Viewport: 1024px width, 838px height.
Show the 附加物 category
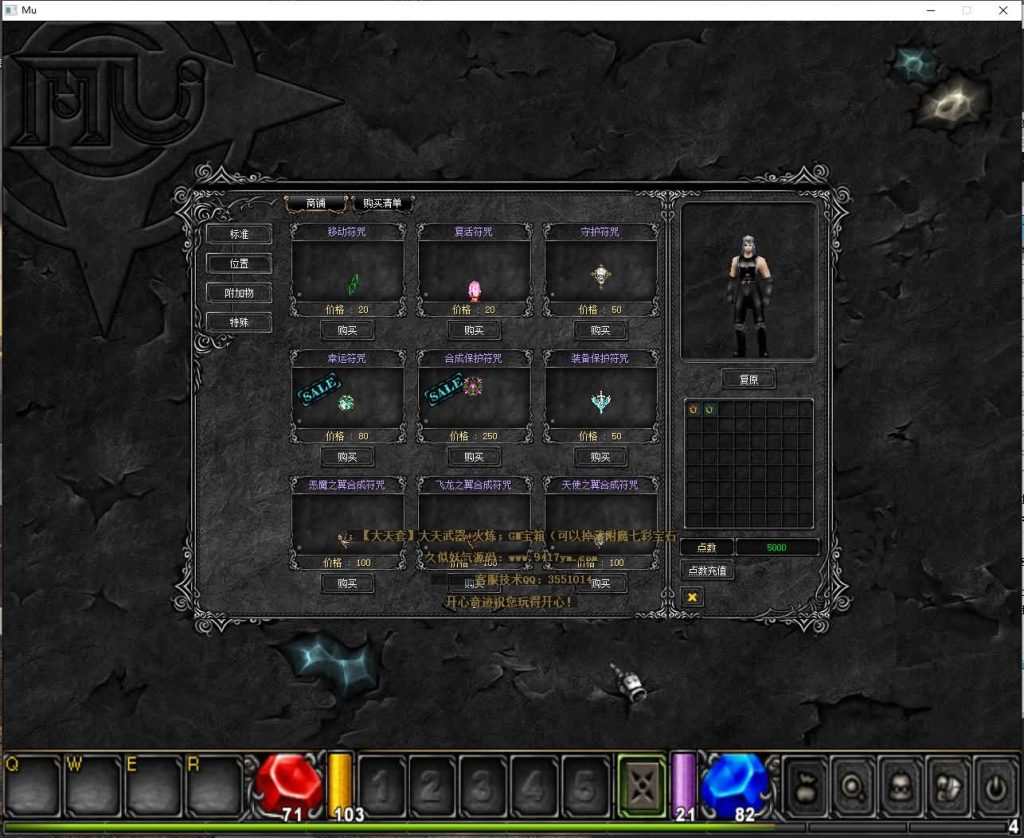click(239, 293)
